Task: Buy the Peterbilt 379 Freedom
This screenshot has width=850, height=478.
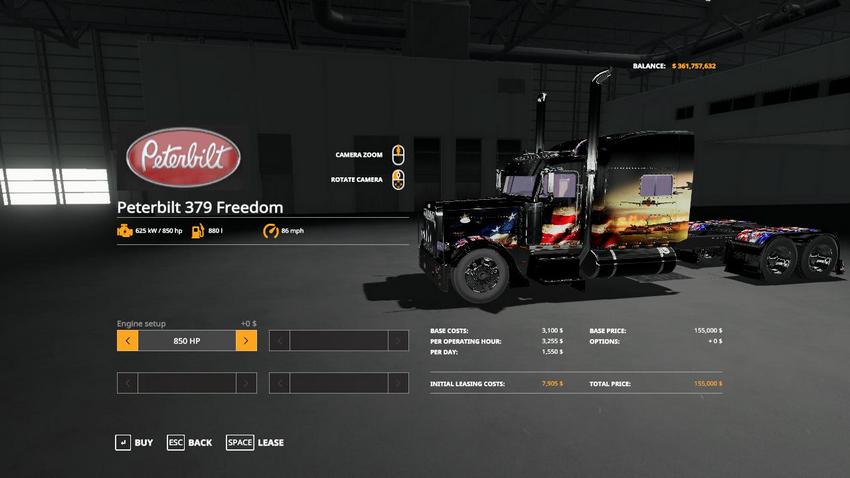Action: point(134,442)
